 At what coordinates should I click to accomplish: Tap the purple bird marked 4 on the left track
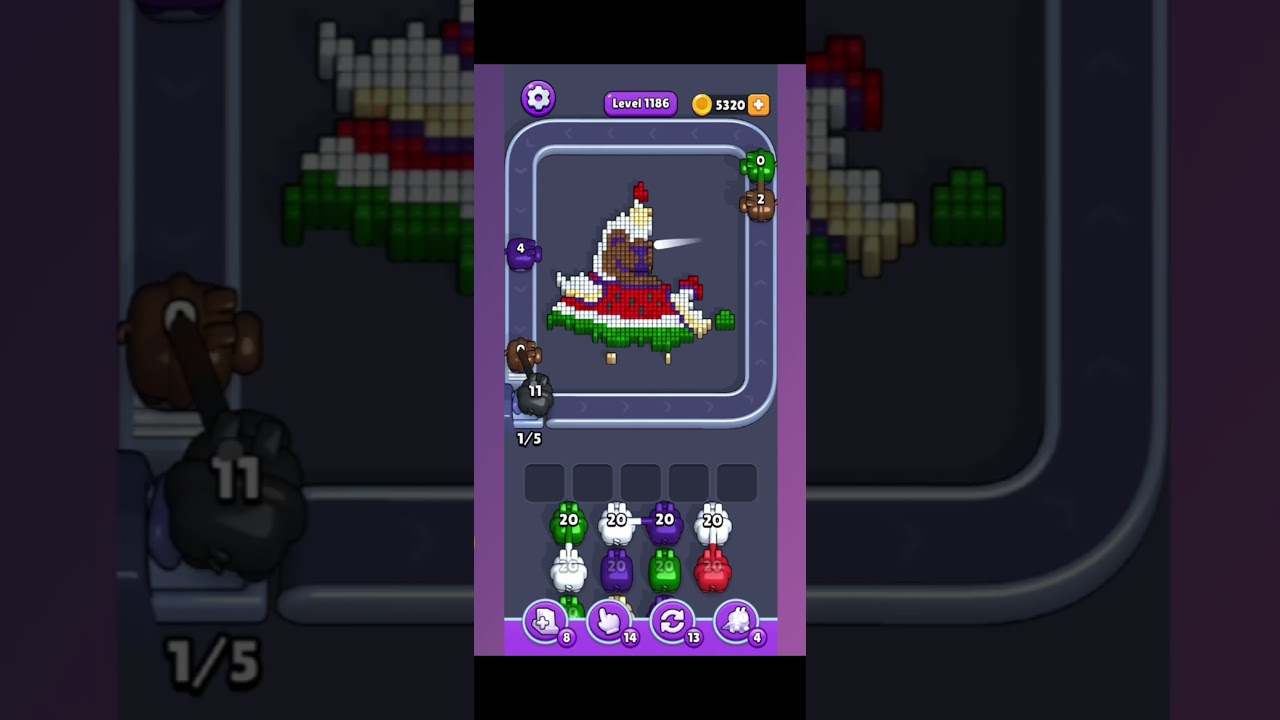tap(520, 253)
